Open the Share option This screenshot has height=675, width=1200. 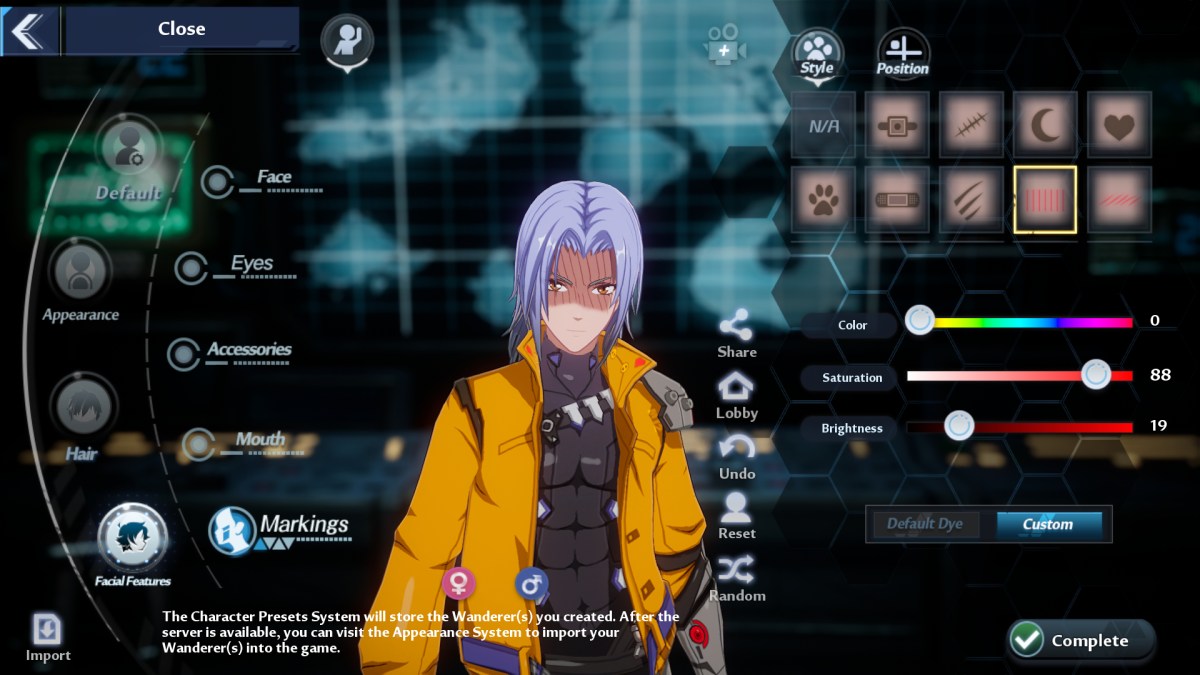[736, 333]
